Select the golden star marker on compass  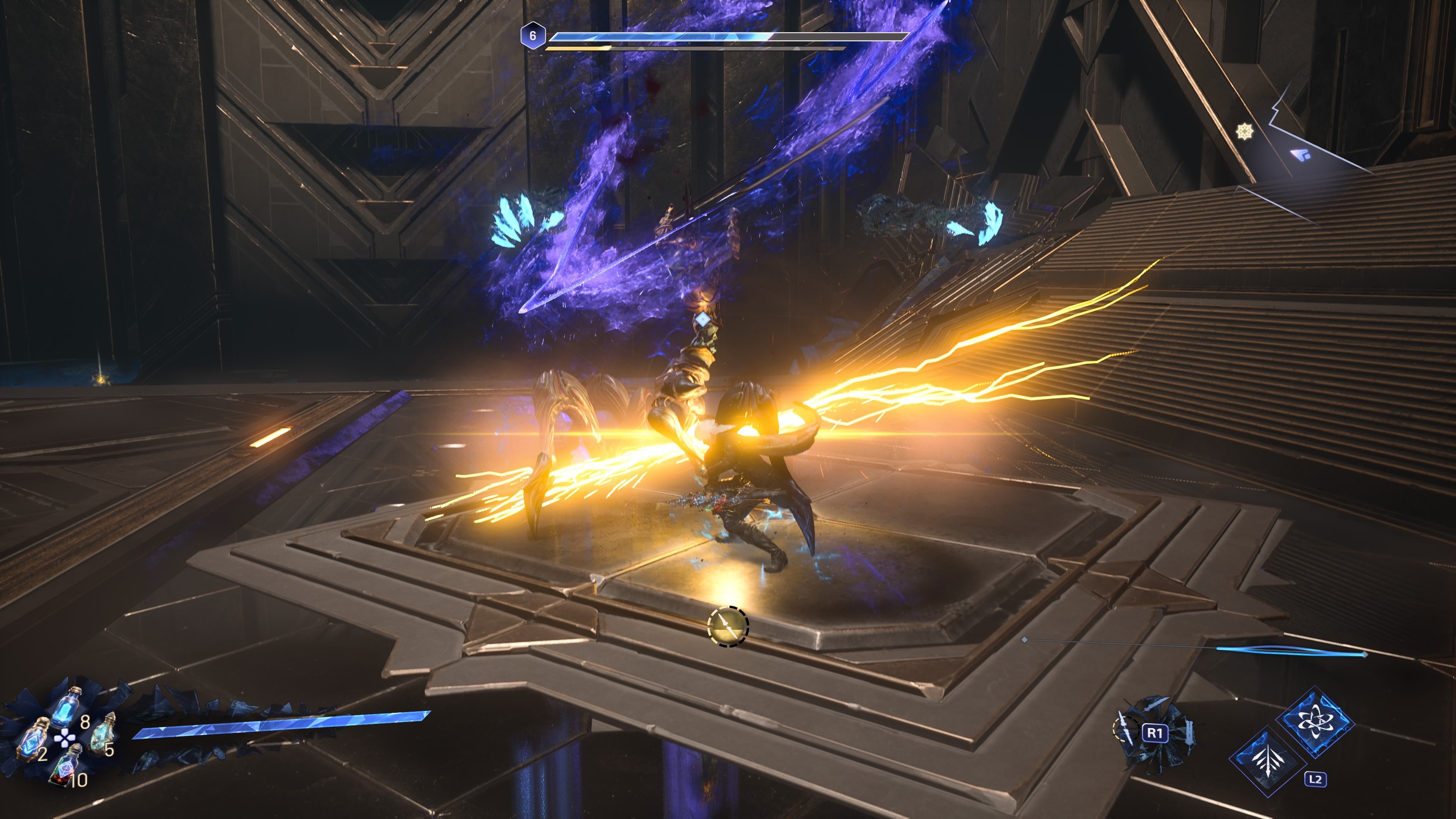[x=1244, y=132]
